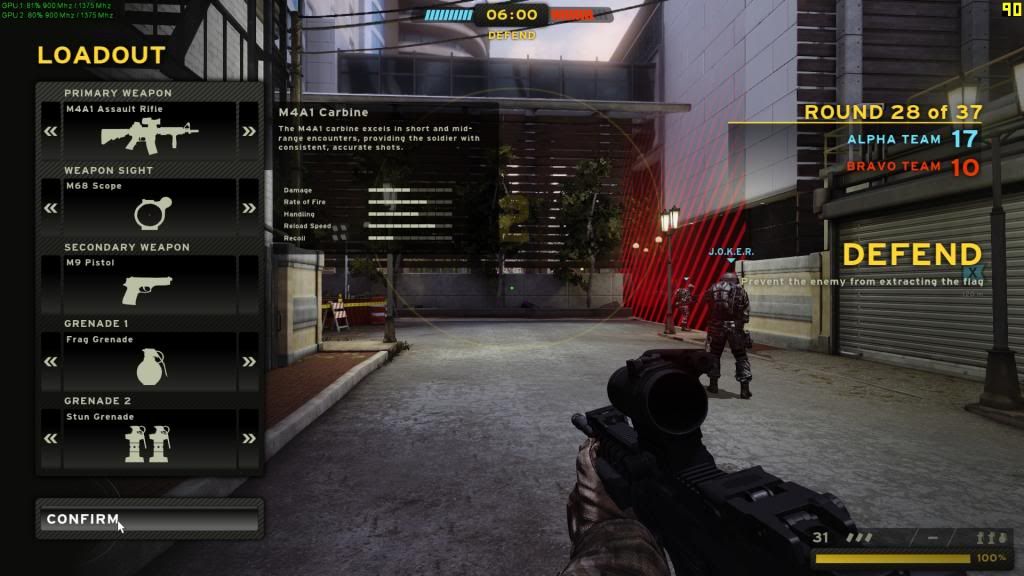Choose the M68 Scope slot
The height and width of the screenshot is (576, 1024).
point(150,207)
